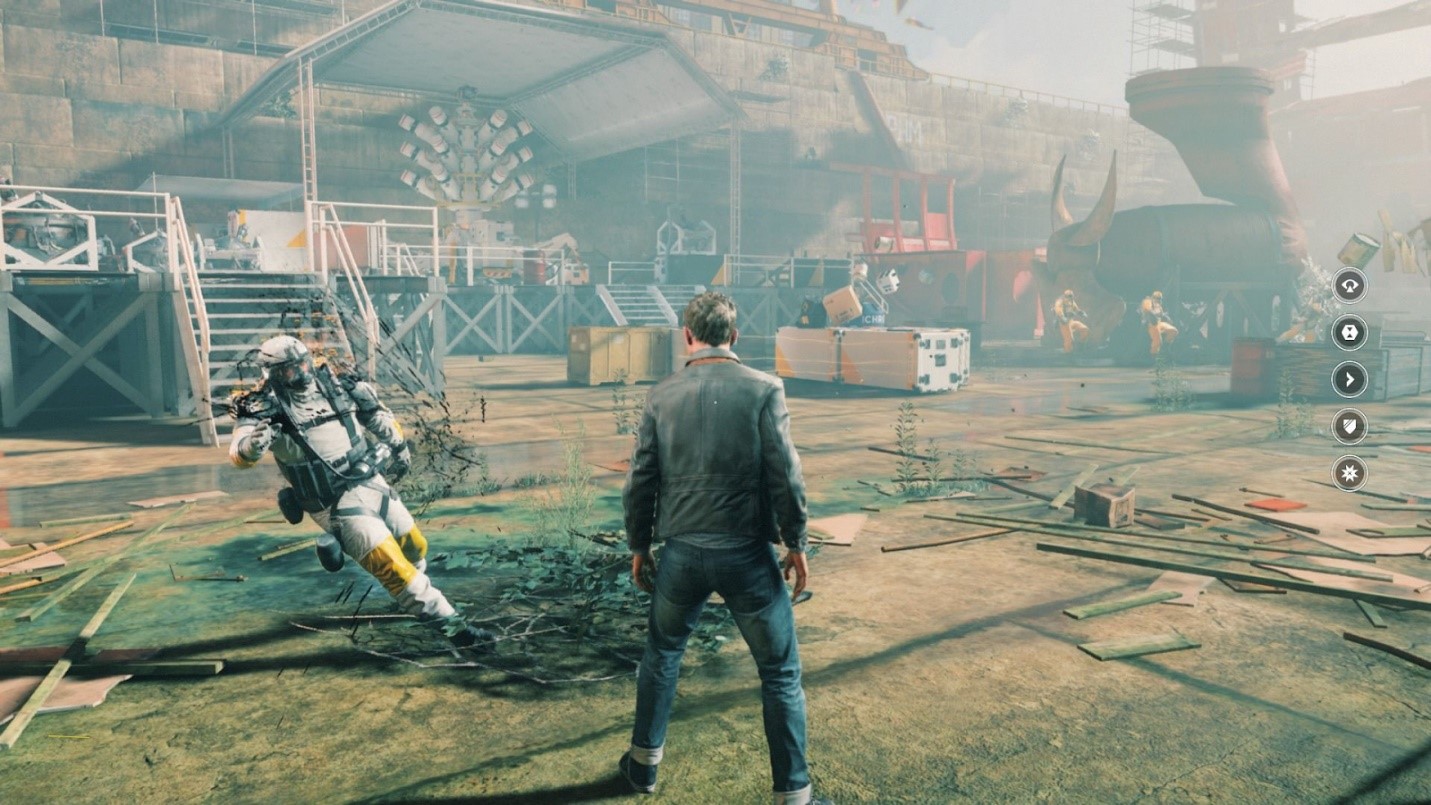Trigger the chevron arrow Time Dodge ability

click(1350, 379)
